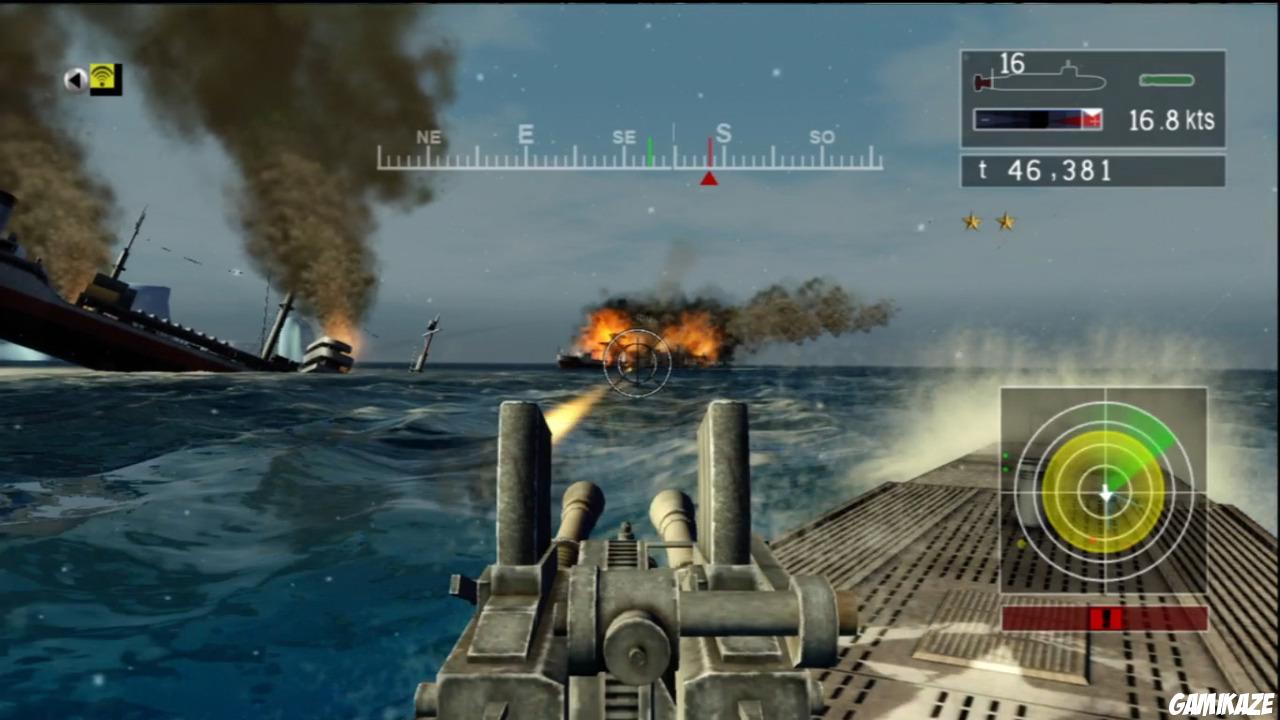The image size is (1280, 720).
Task: Select the second gold star medal
Action: coord(1004,222)
